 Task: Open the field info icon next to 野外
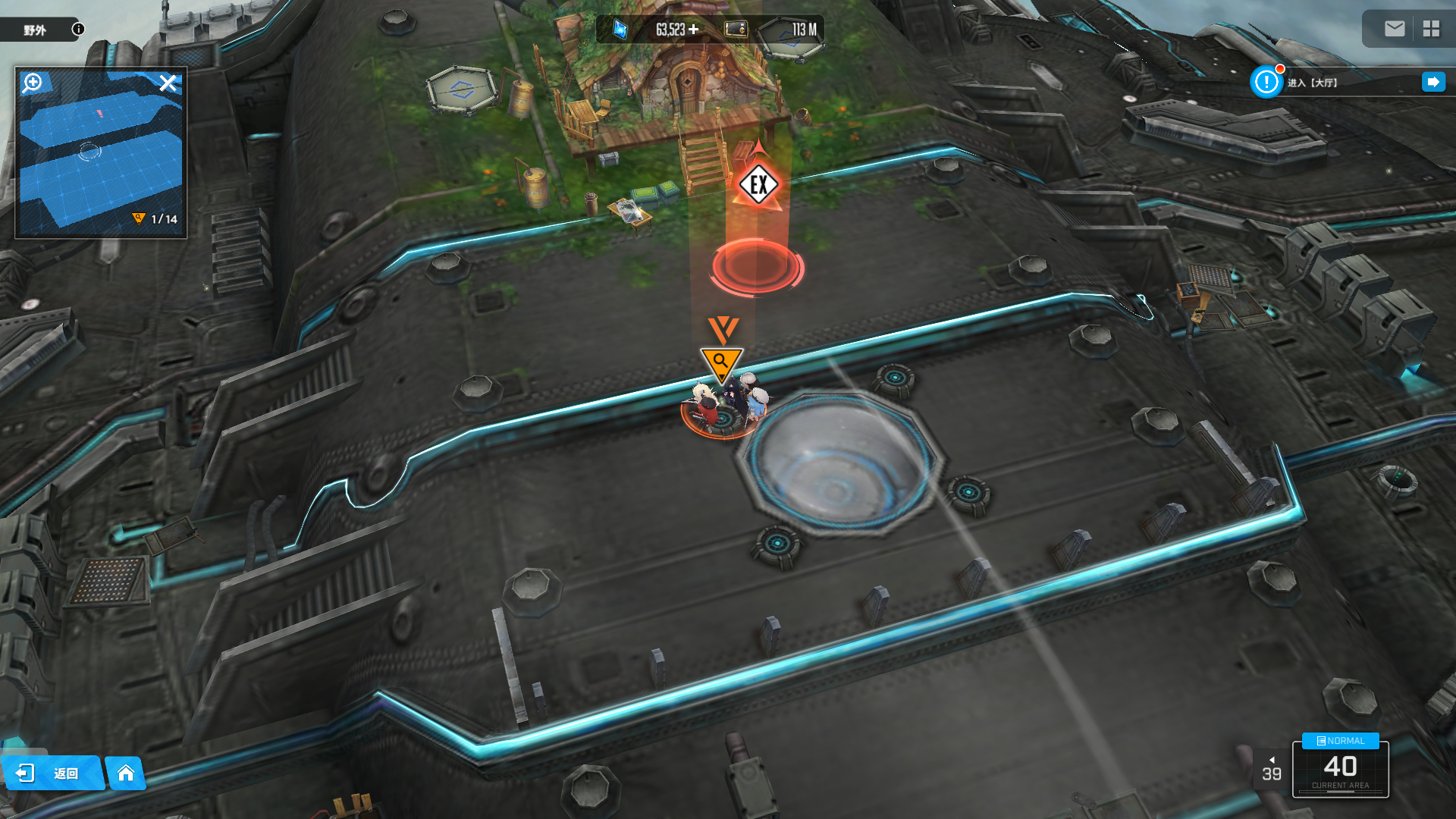(x=78, y=29)
